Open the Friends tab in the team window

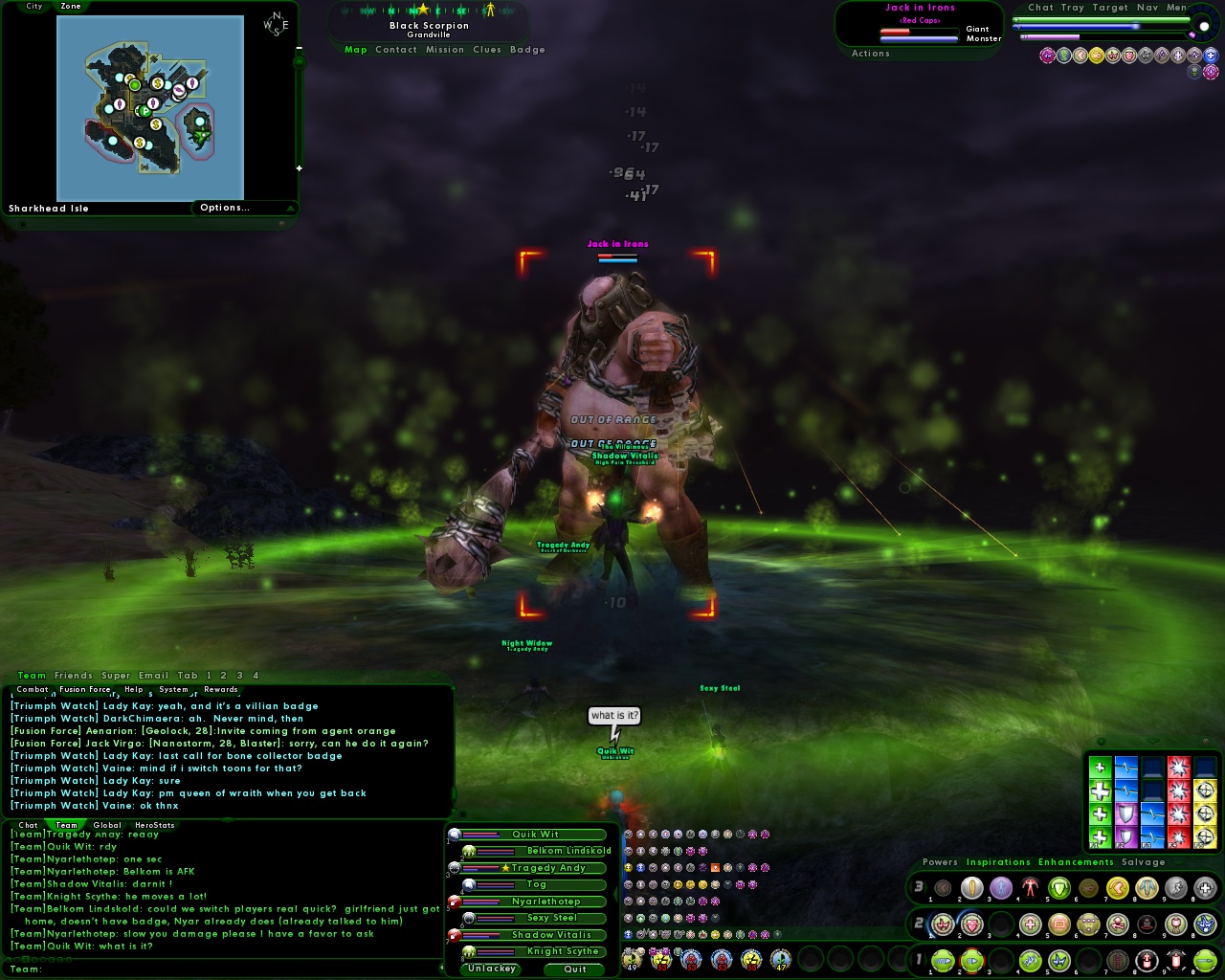[72, 675]
